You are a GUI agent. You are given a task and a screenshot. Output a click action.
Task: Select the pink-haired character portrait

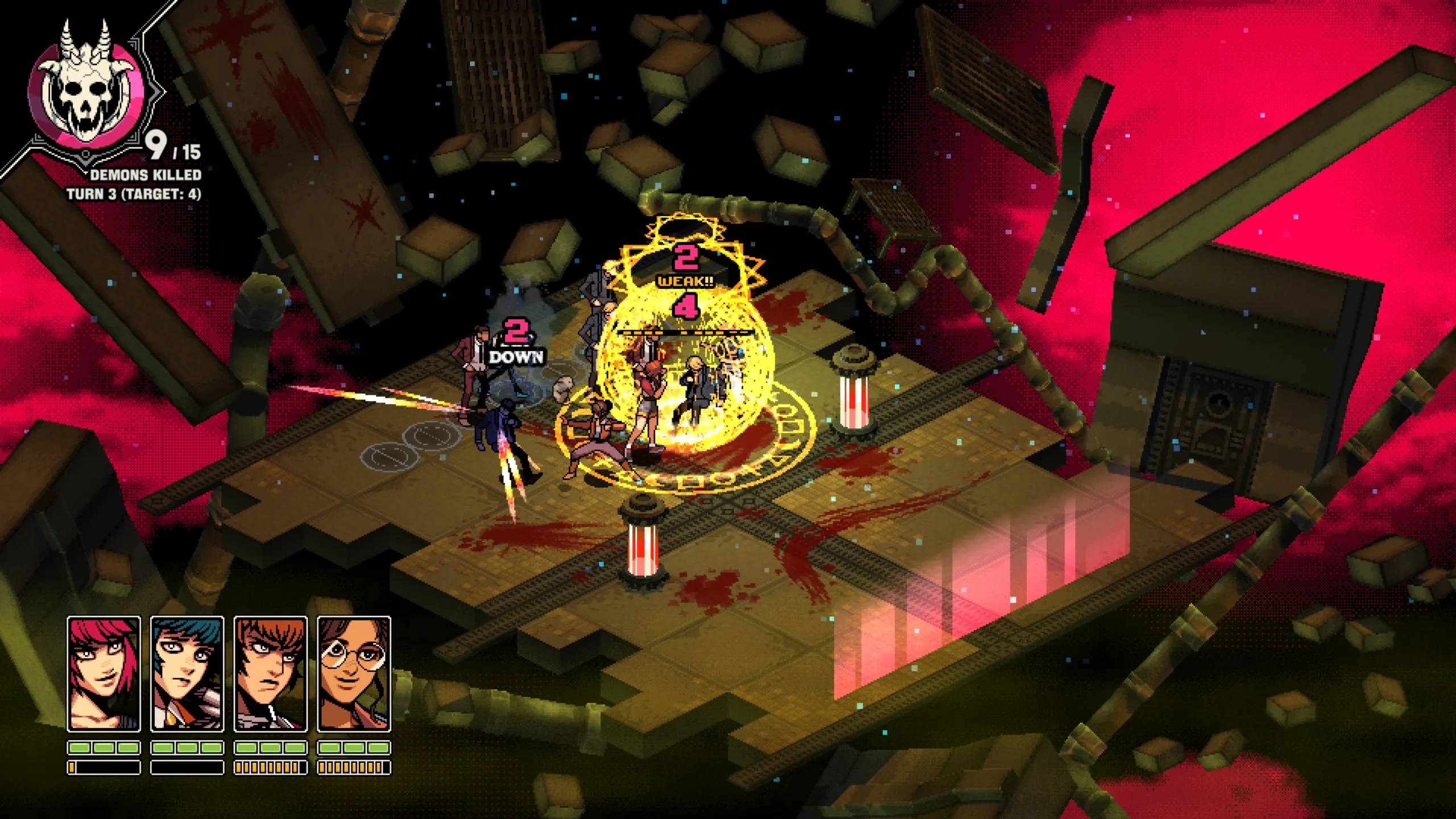tap(104, 673)
